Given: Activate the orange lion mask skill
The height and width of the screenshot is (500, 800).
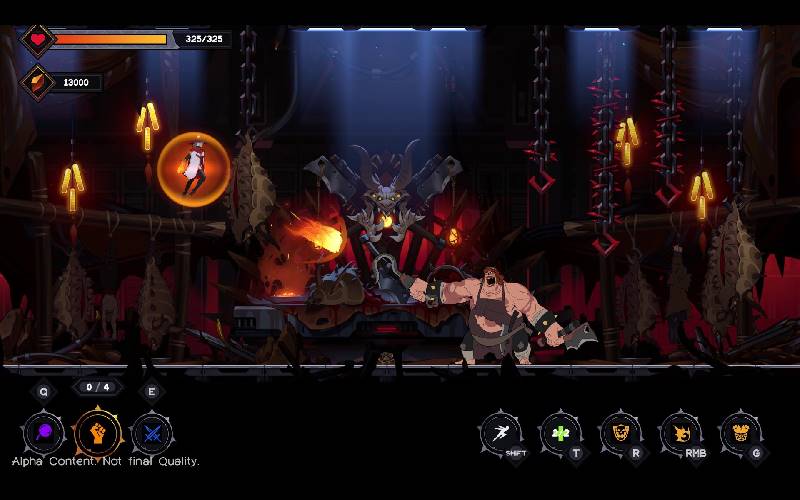Looking at the screenshot, I should tap(620, 433).
